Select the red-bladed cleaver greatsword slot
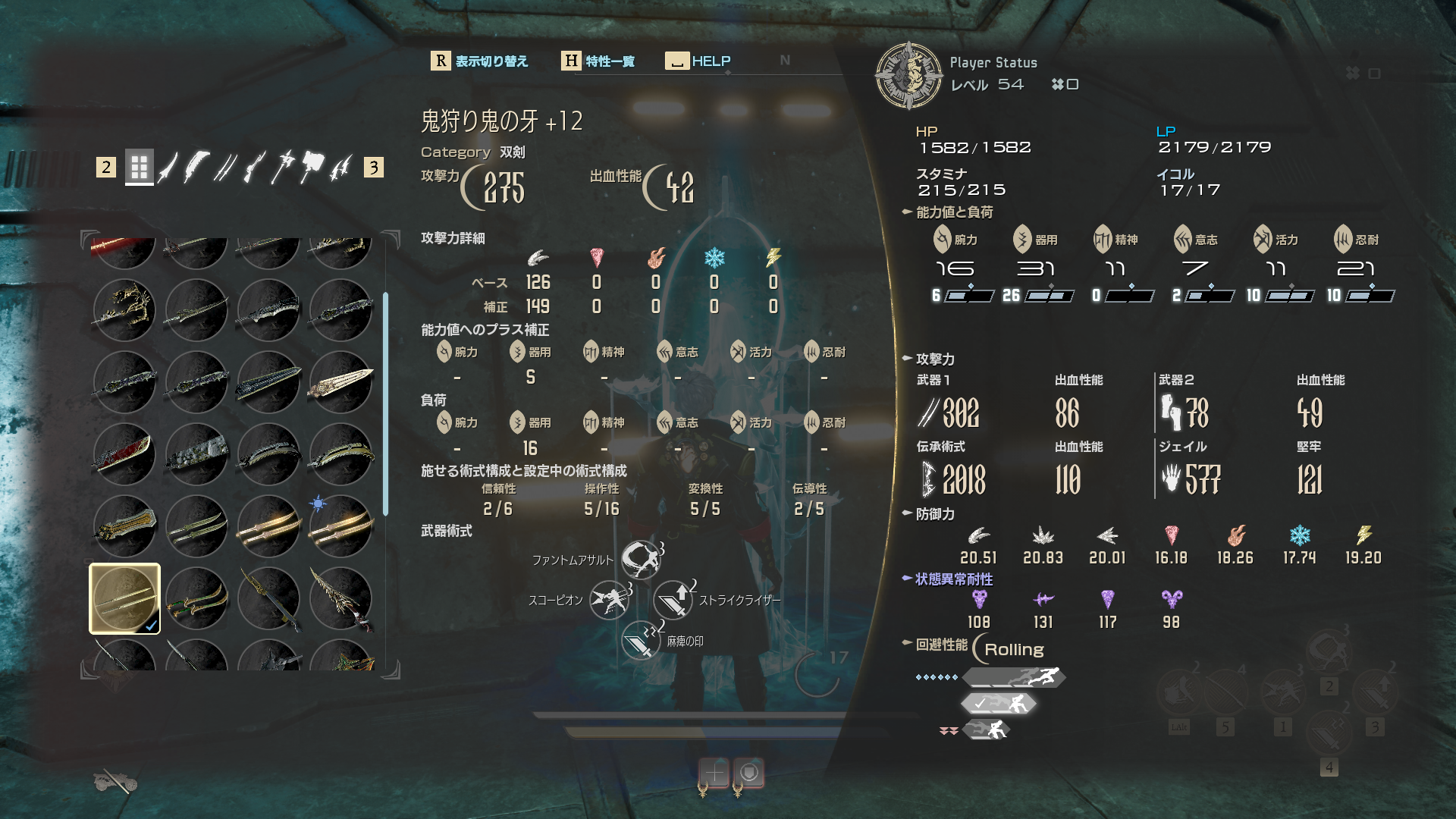This screenshot has width=1456, height=819. pos(125,453)
